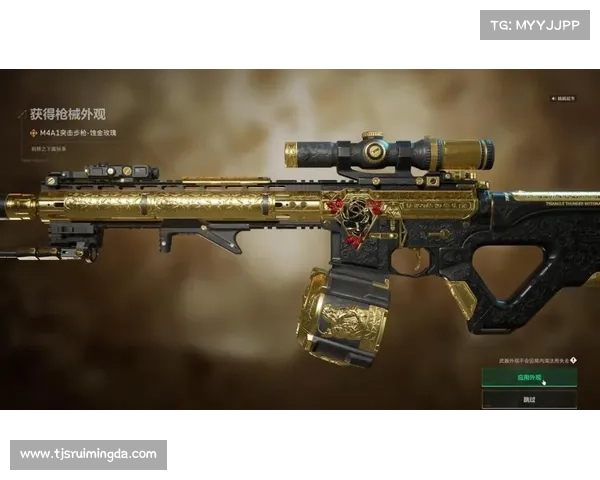Apply the weapon skin with the green button

(529, 378)
